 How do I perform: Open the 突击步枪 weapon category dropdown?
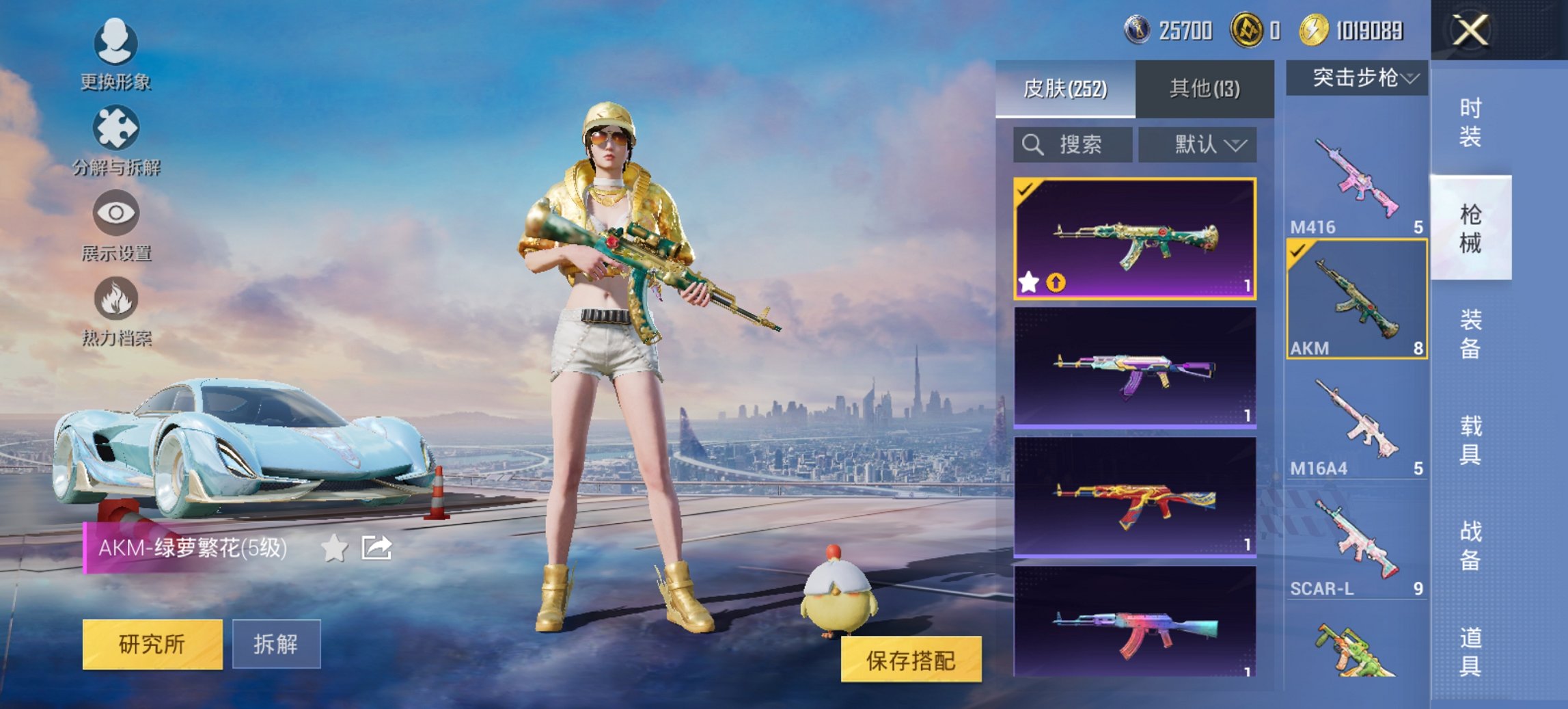[x=1356, y=77]
